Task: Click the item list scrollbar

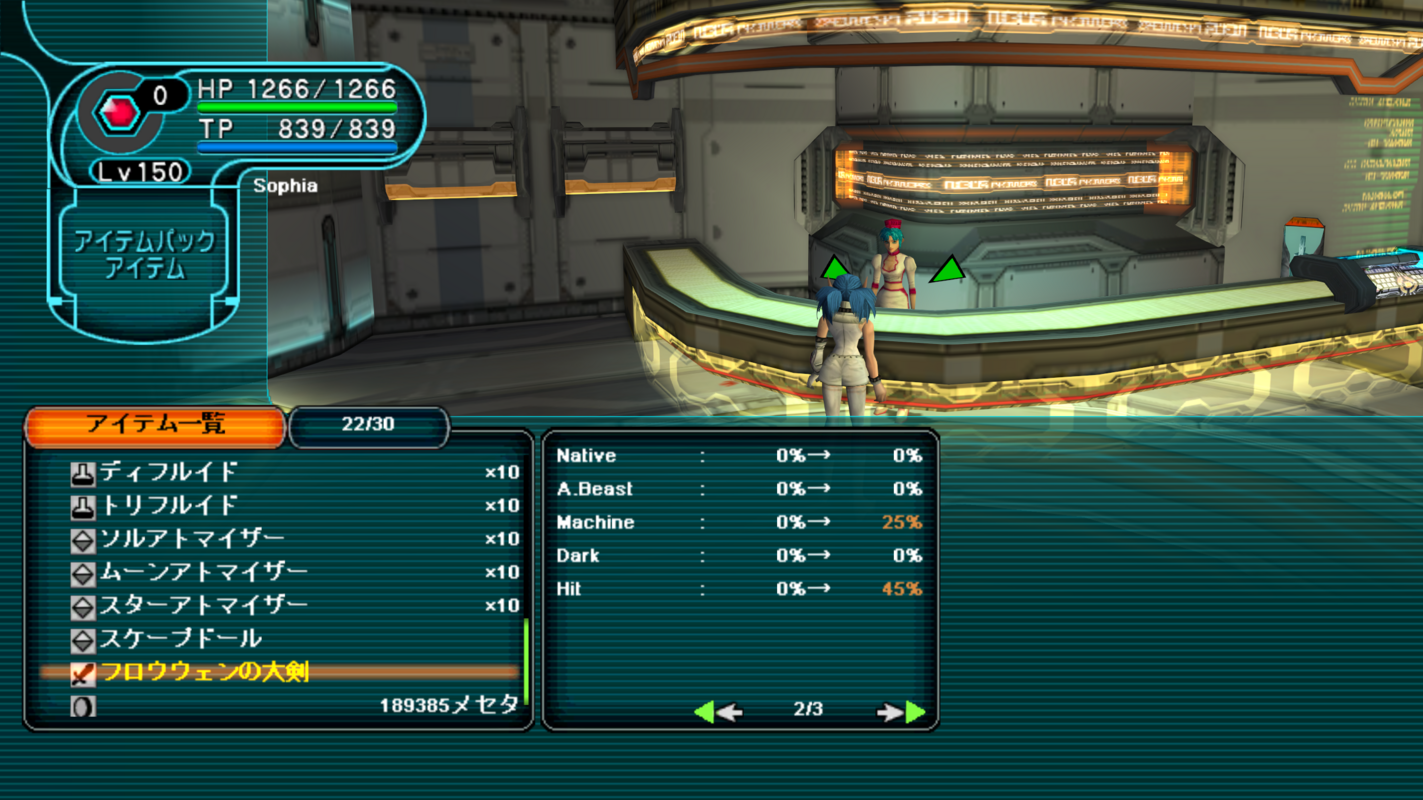Action: tap(526, 660)
